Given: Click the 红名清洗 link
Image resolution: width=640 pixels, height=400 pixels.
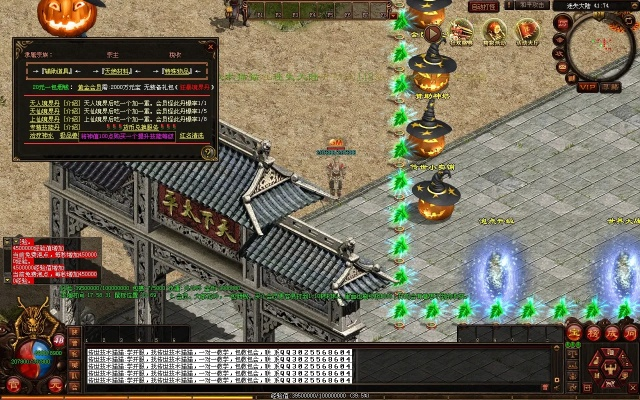Looking at the screenshot, I should [x=190, y=135].
